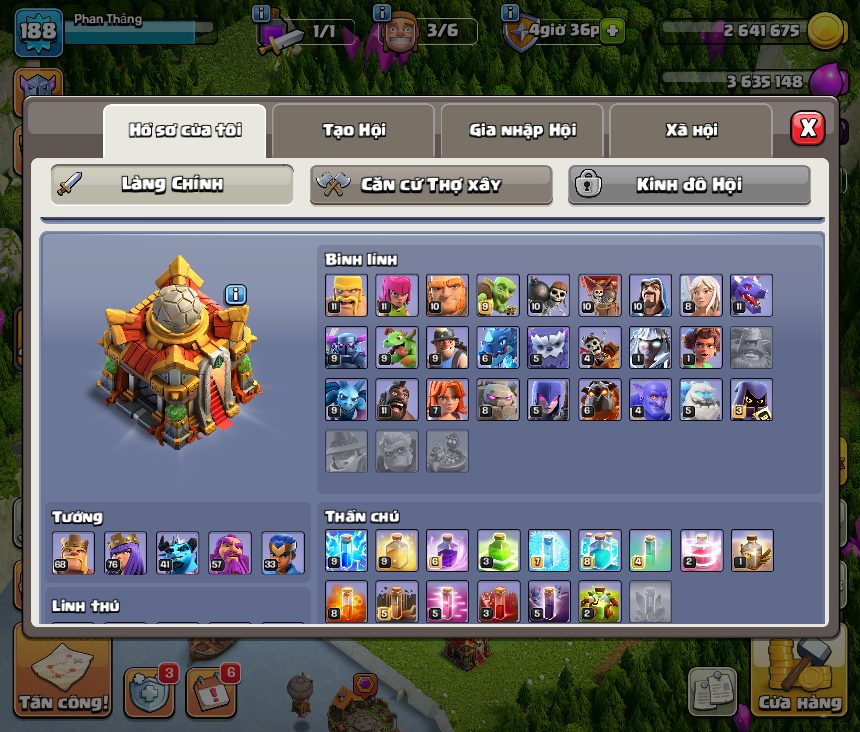Switch to the Tạo Hội tab
Viewport: 860px width, 732px height.
[353, 130]
